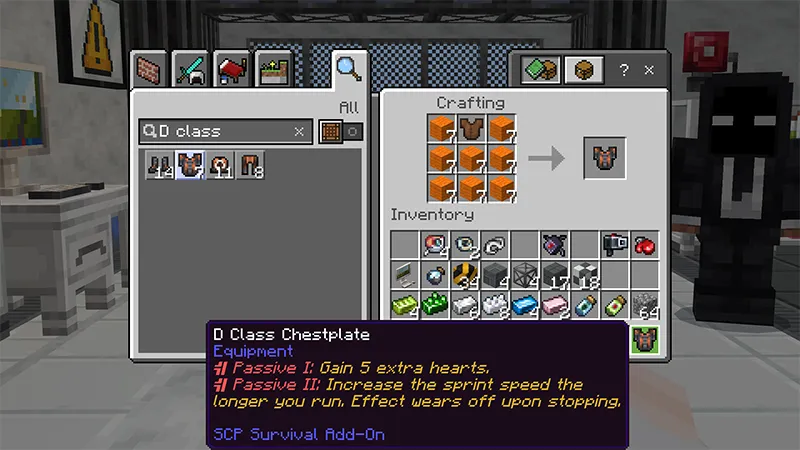Take the crafted D Class Chestplate from the output slot

pyautogui.click(x=605, y=158)
